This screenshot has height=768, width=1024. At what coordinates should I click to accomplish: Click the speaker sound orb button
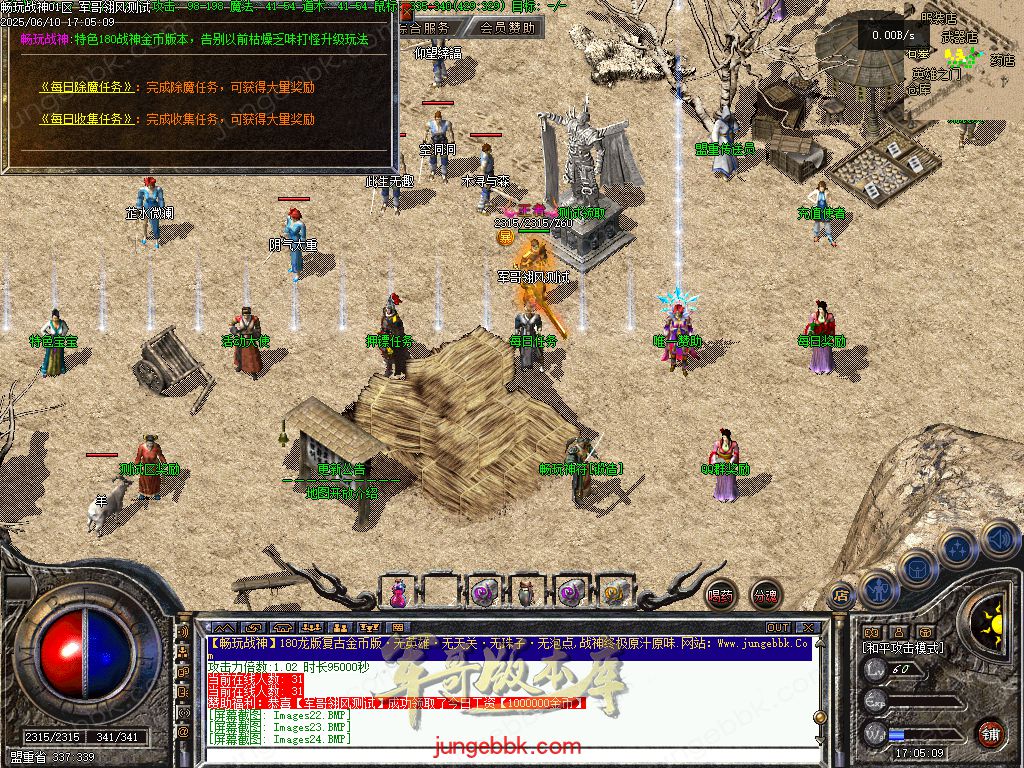(x=1000, y=540)
